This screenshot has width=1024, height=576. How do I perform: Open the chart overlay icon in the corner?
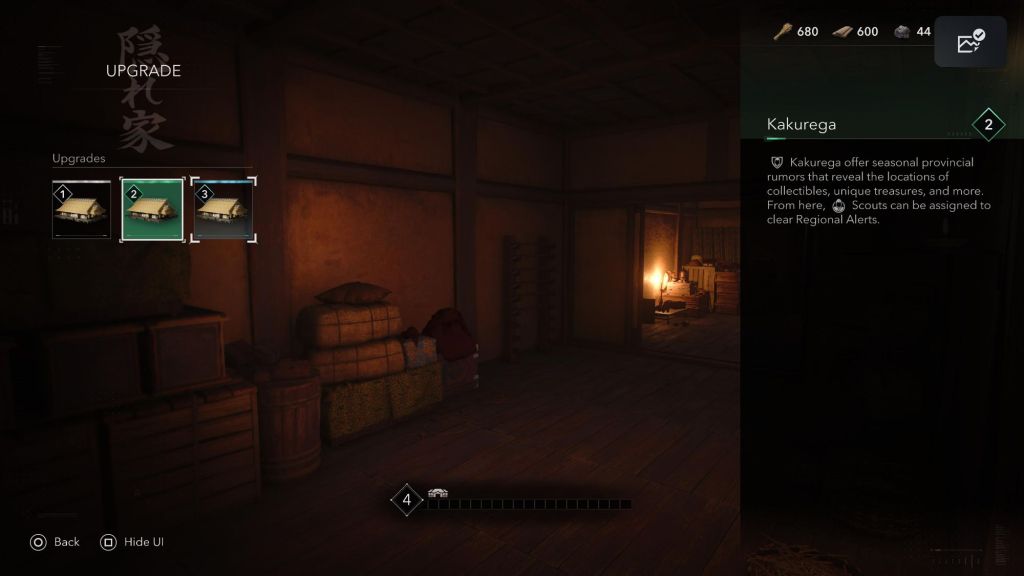(970, 43)
